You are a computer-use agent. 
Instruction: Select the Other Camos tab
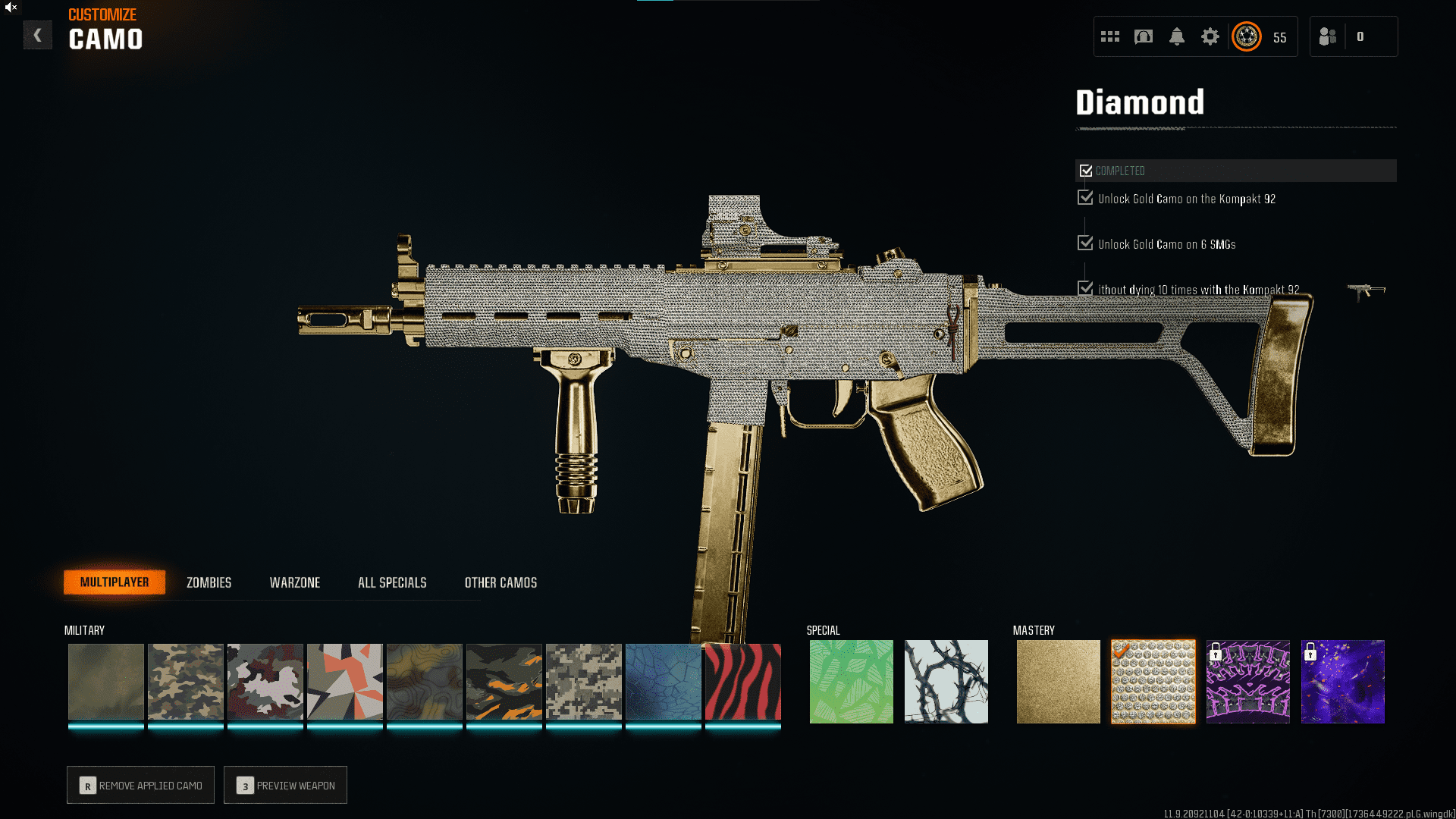point(500,582)
